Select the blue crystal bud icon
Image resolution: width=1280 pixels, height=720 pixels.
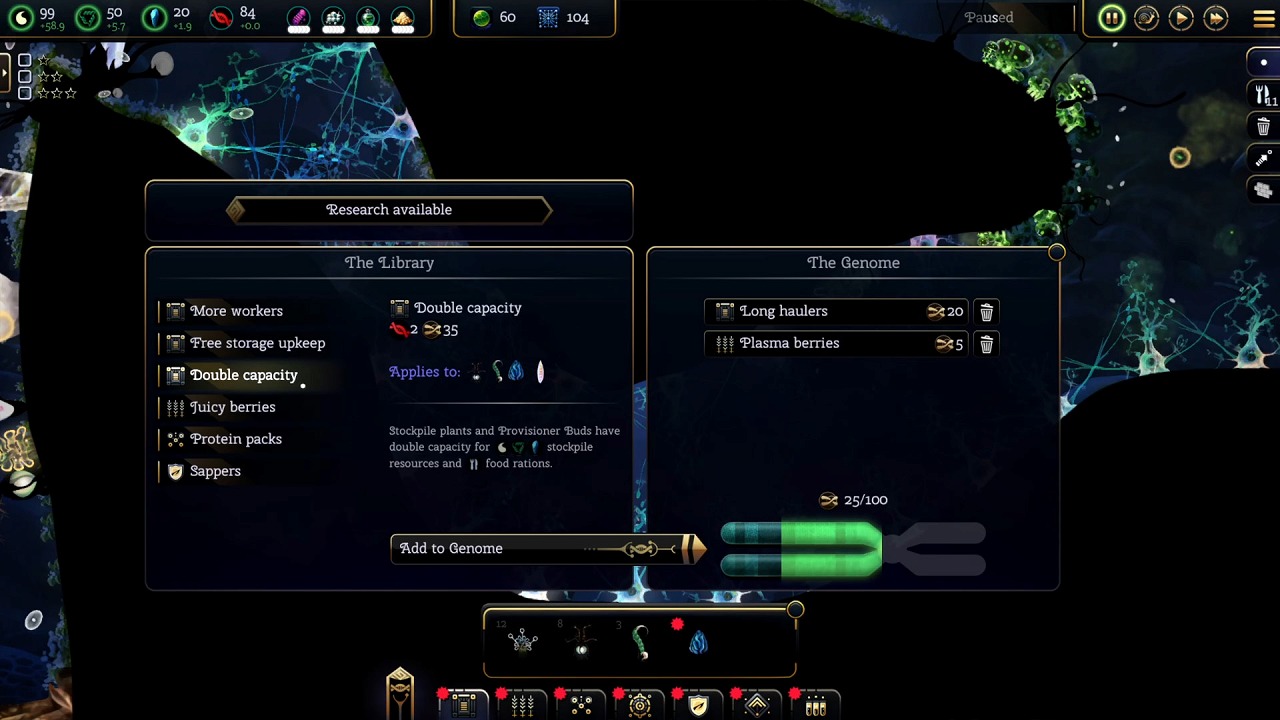(x=698, y=642)
